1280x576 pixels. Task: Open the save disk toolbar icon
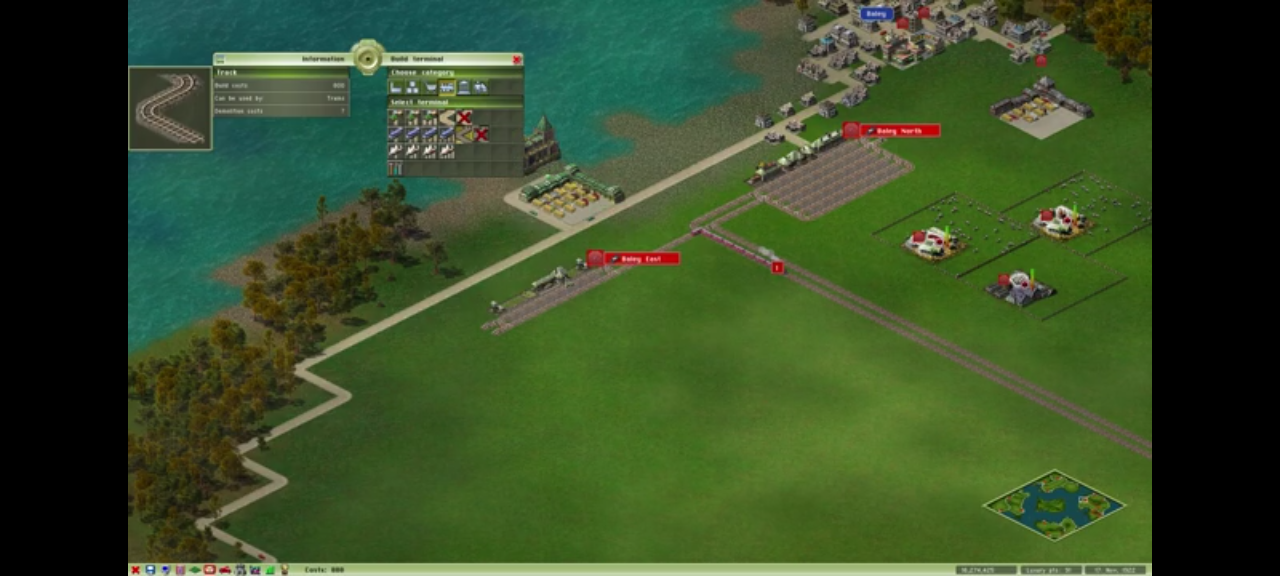point(150,570)
